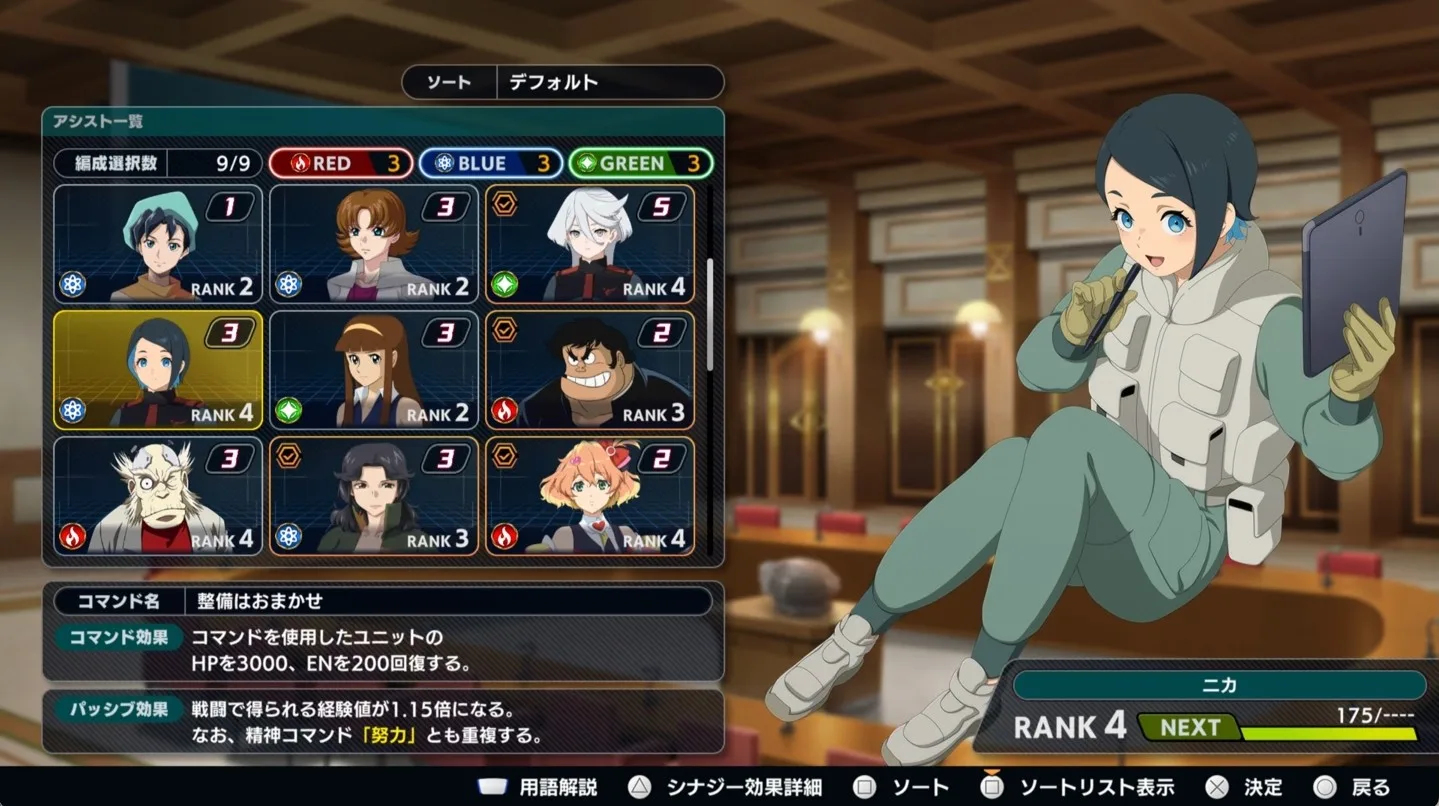The width and height of the screenshot is (1439, 806).
Task: Choose the grinning big man assist card
Action: 590,370
